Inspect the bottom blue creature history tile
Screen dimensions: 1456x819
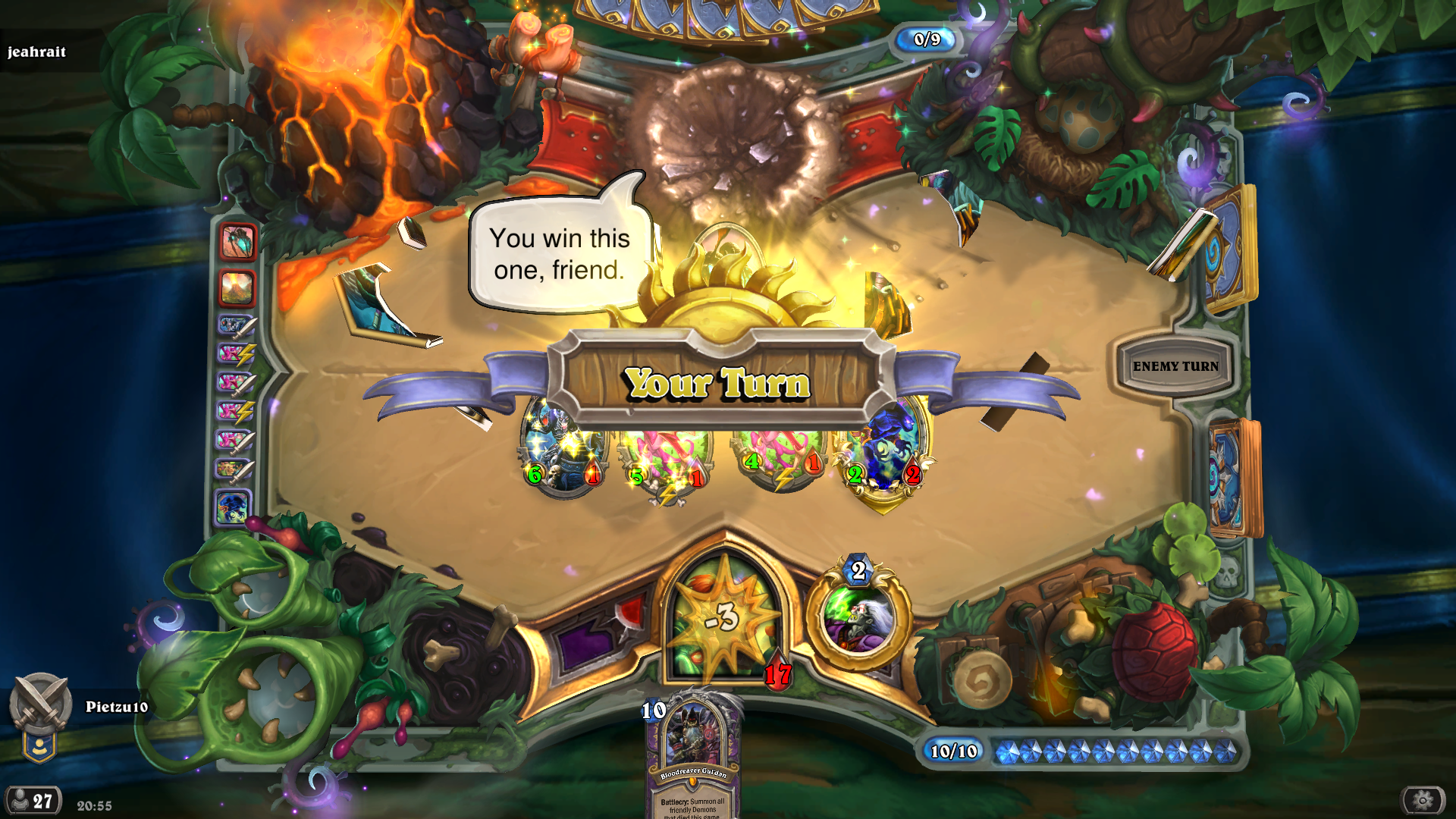click(232, 508)
